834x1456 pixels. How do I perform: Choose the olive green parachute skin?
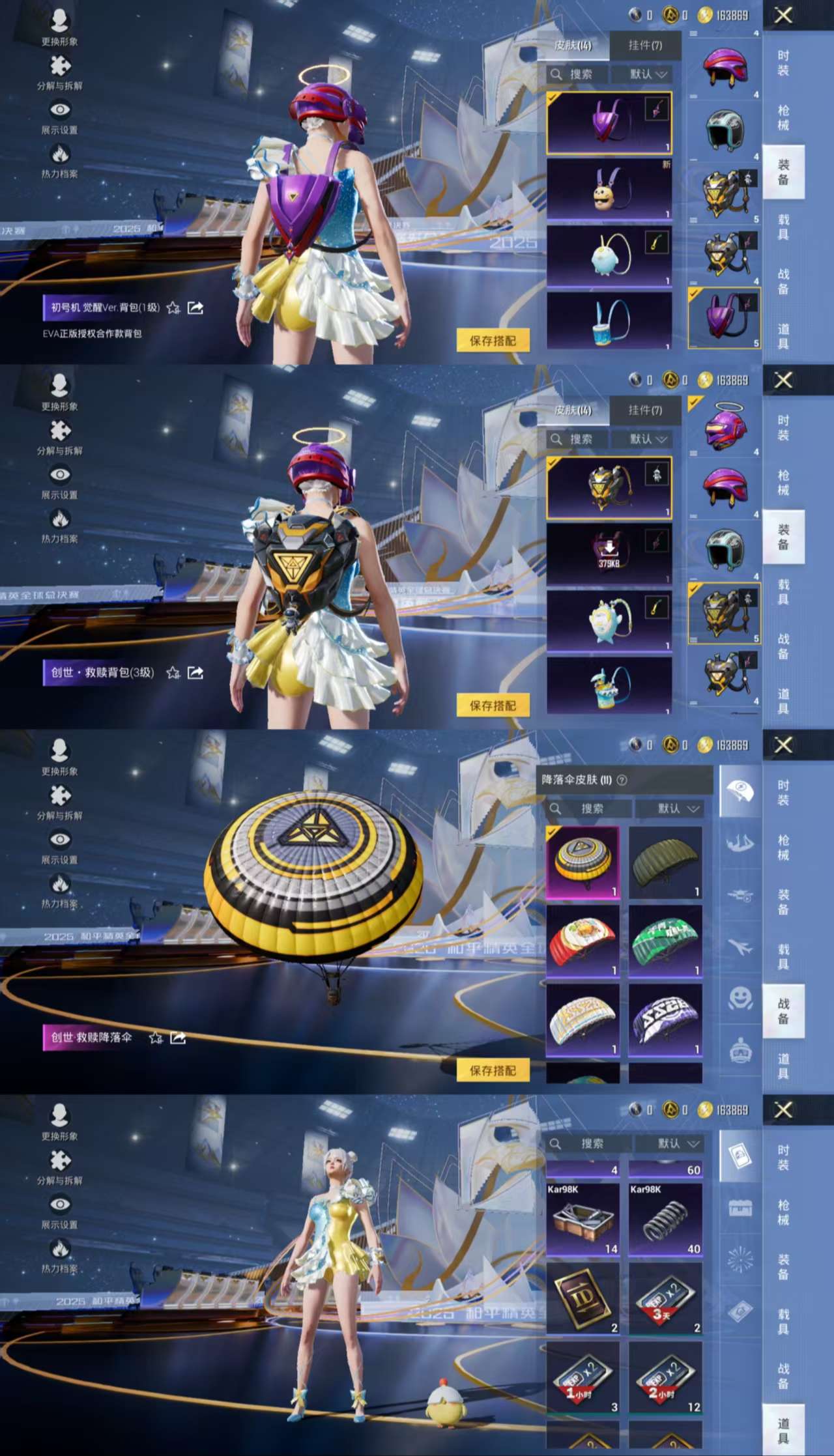665,864
